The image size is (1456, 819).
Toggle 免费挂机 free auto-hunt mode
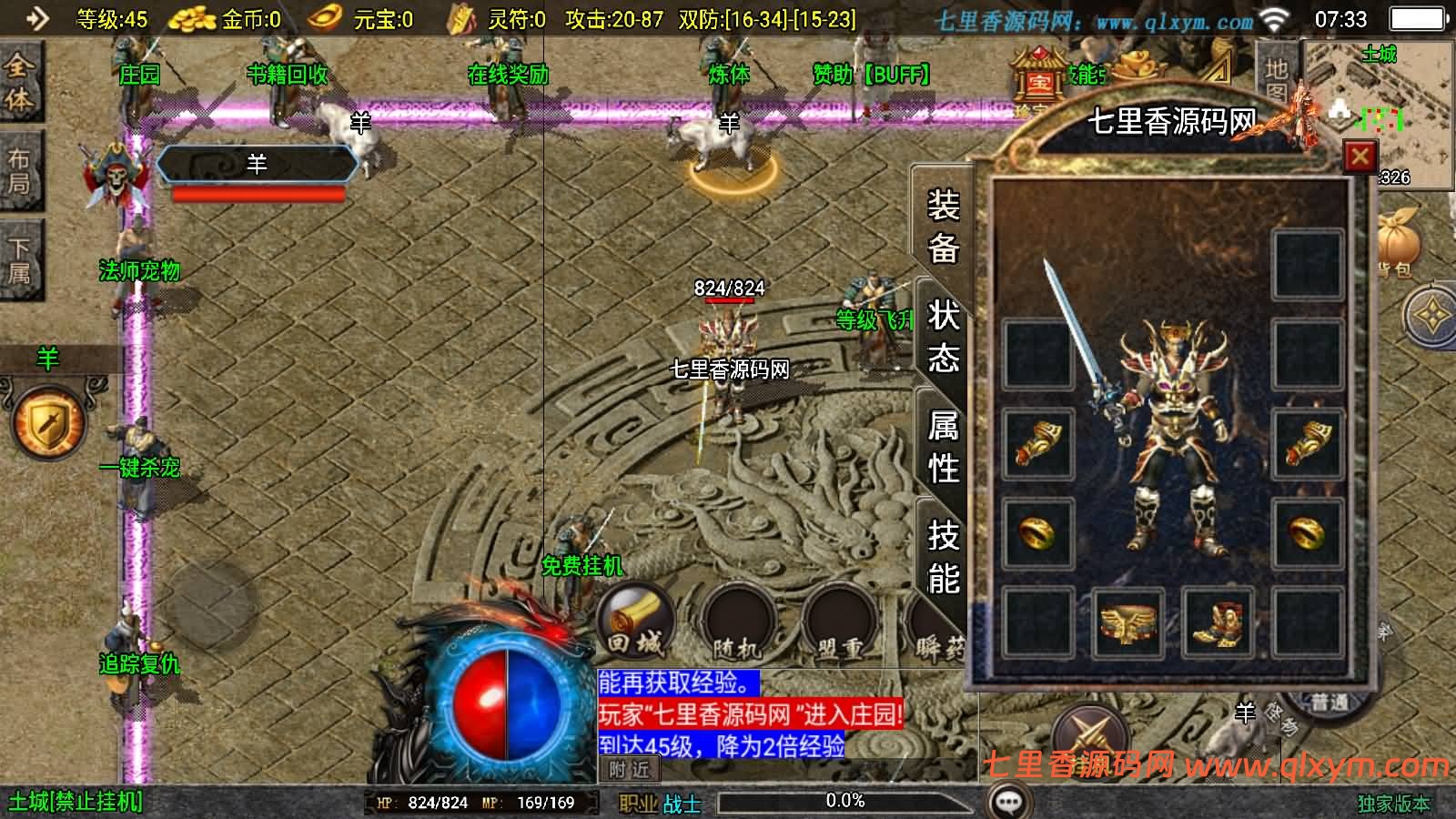click(583, 565)
